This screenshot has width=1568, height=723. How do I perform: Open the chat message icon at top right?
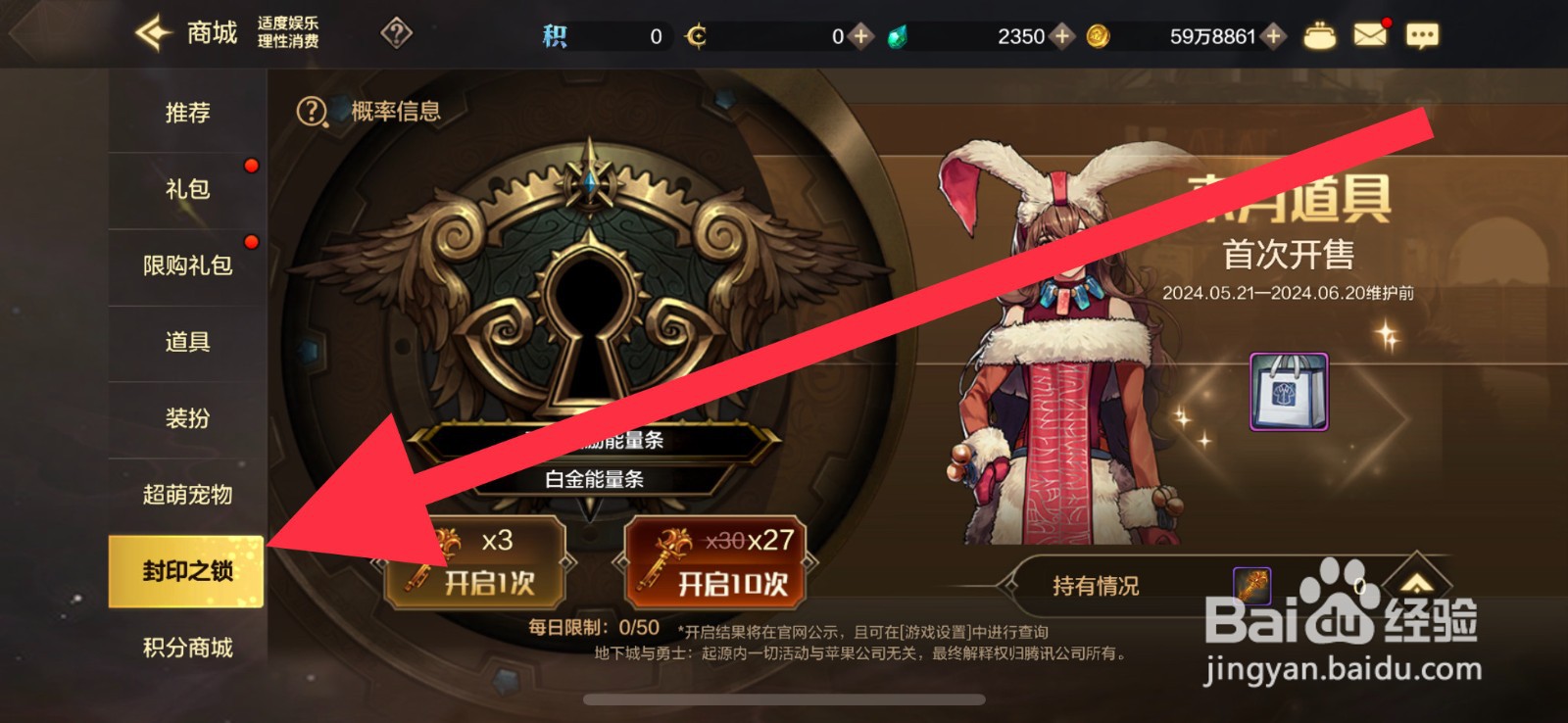1420,34
